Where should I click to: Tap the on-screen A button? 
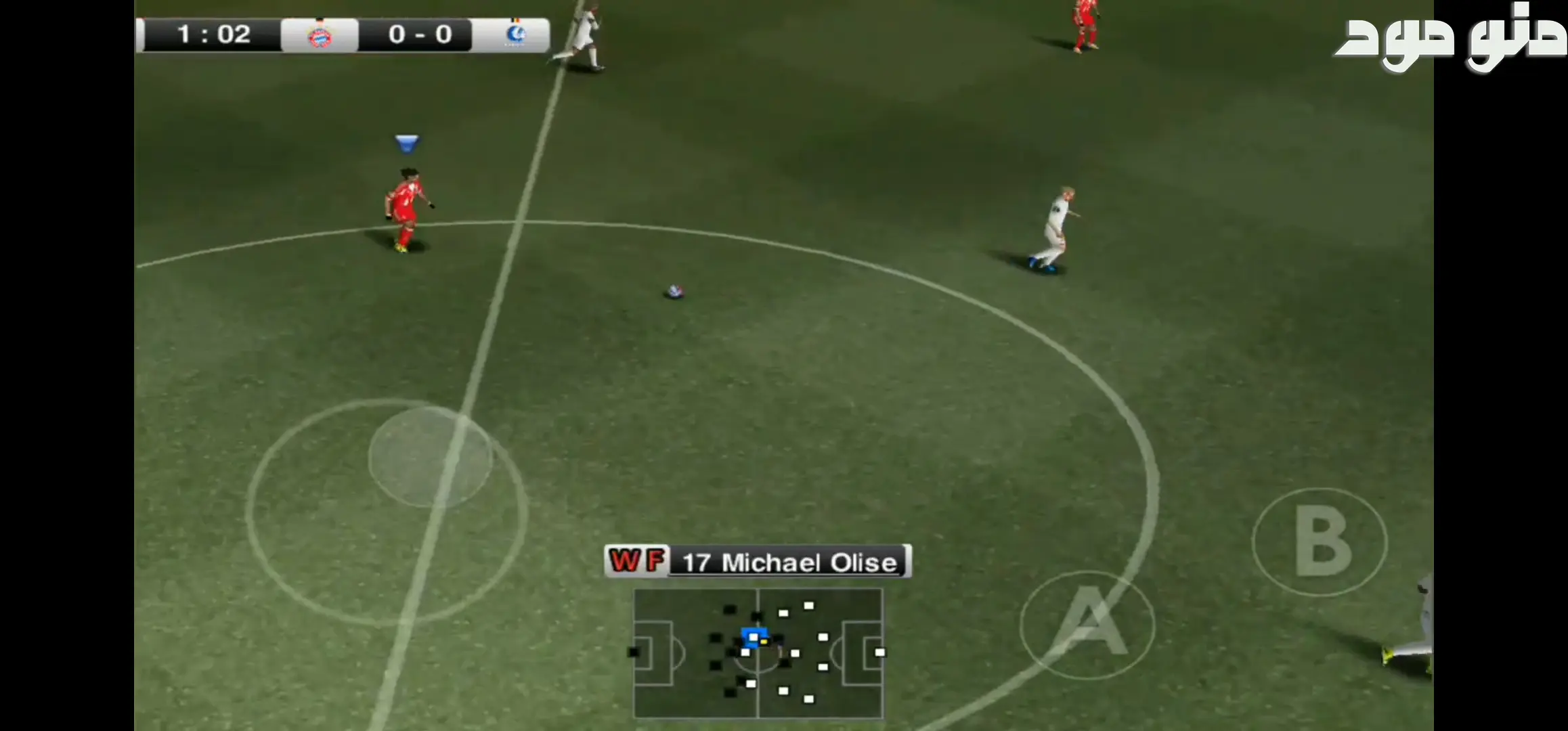coord(1087,624)
